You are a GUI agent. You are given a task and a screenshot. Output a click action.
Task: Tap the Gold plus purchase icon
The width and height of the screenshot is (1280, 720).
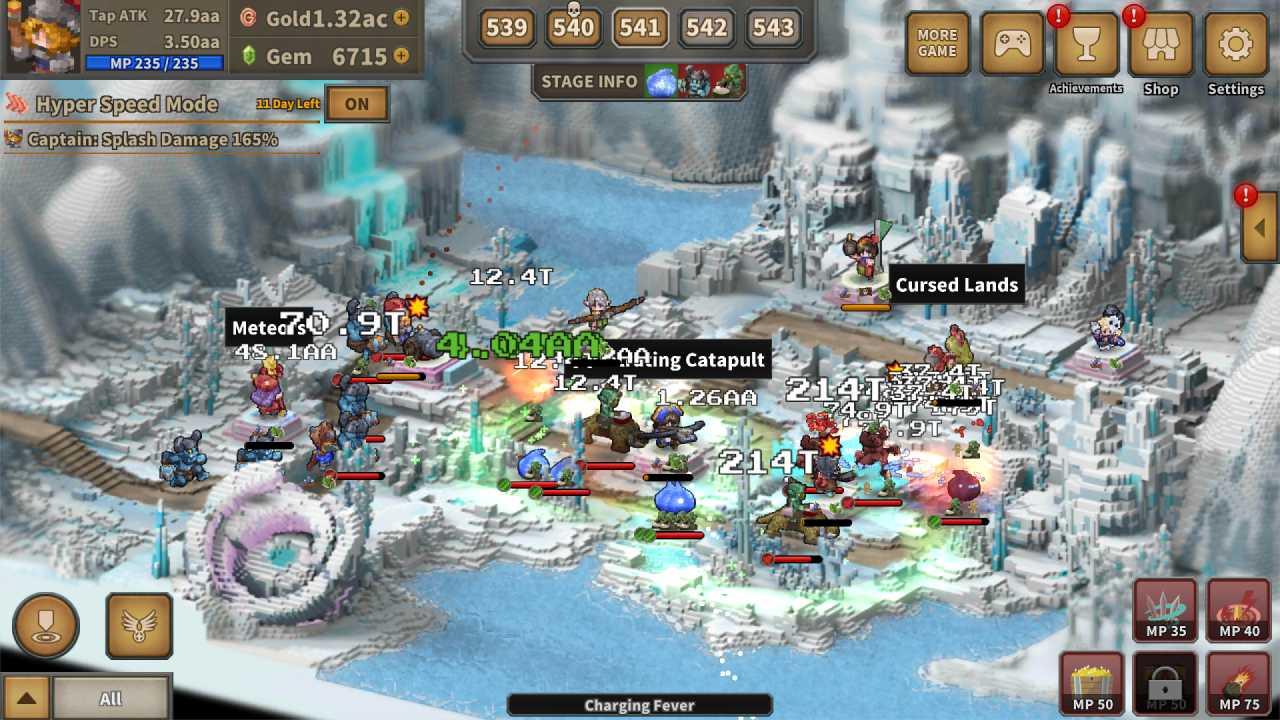pyautogui.click(x=401, y=16)
